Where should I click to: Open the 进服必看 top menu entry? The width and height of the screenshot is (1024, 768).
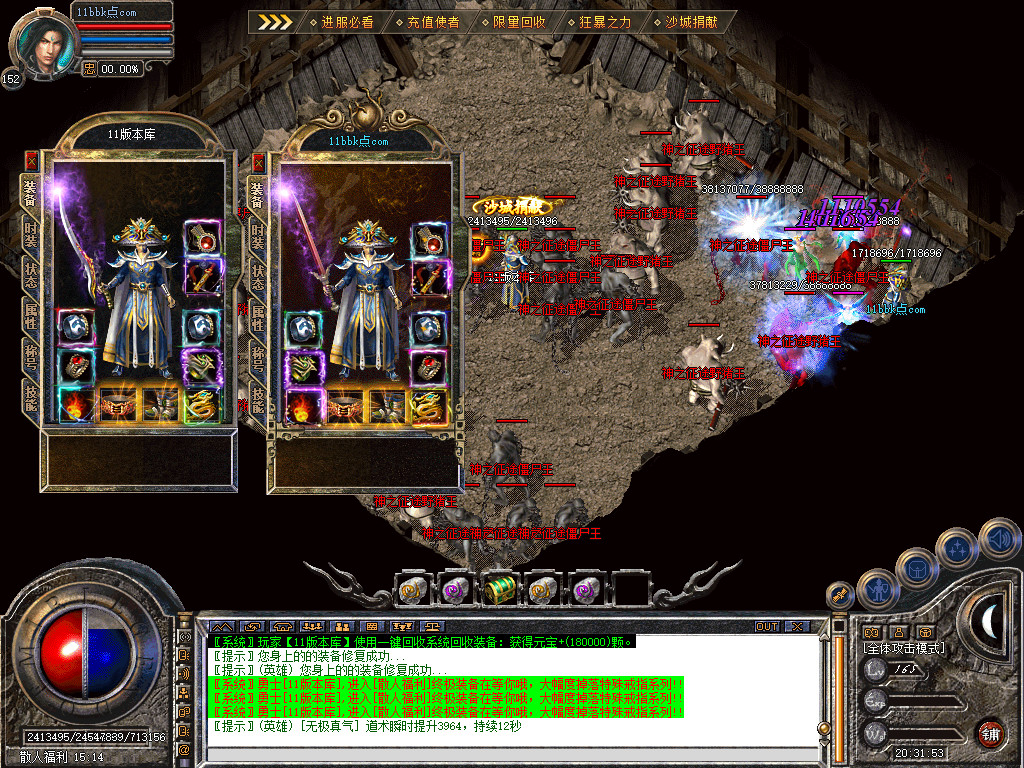coord(341,21)
